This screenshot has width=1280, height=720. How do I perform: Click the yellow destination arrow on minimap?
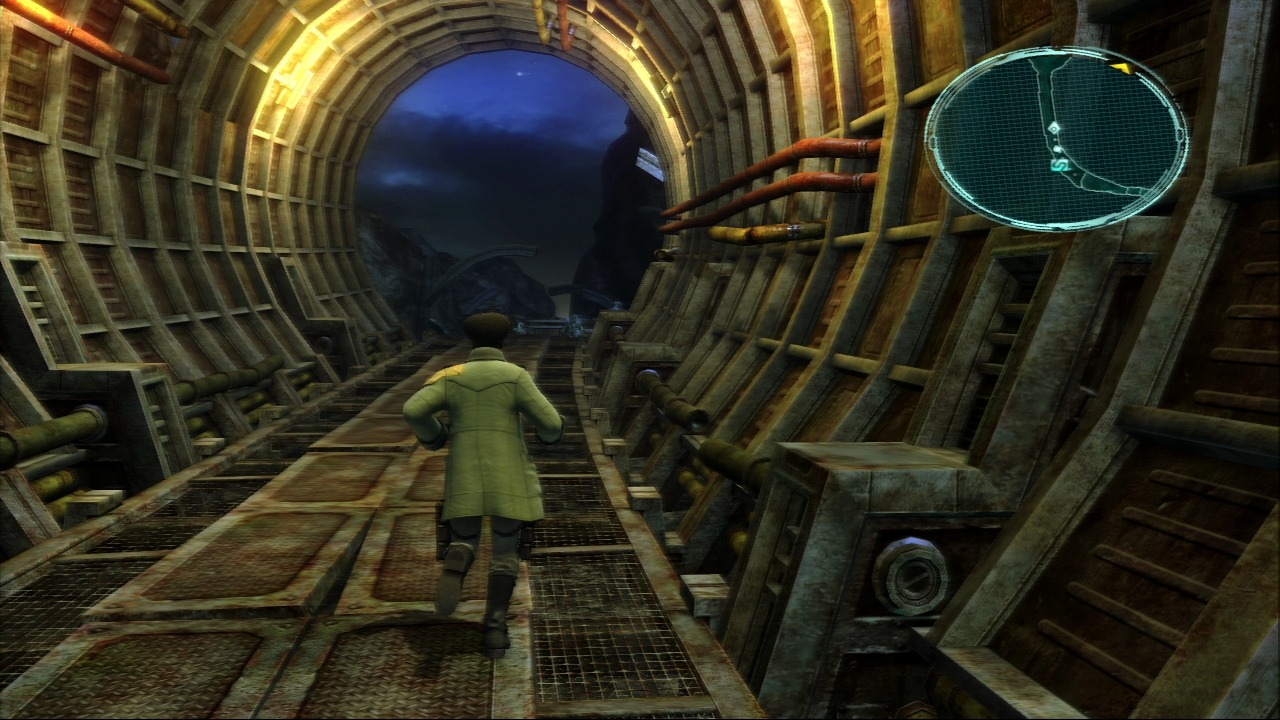point(1120,68)
